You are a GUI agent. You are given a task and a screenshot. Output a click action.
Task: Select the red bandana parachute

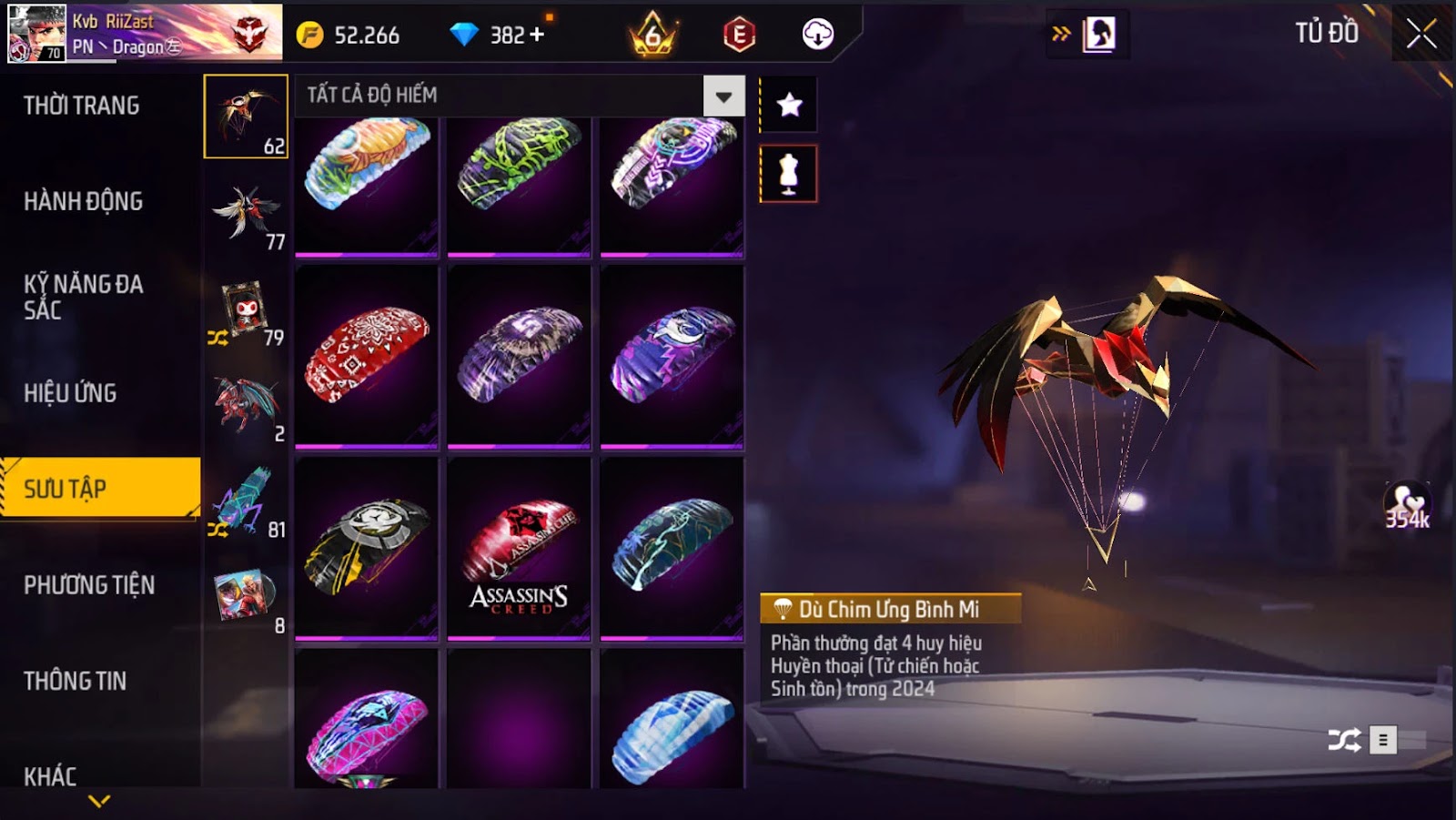point(367,356)
